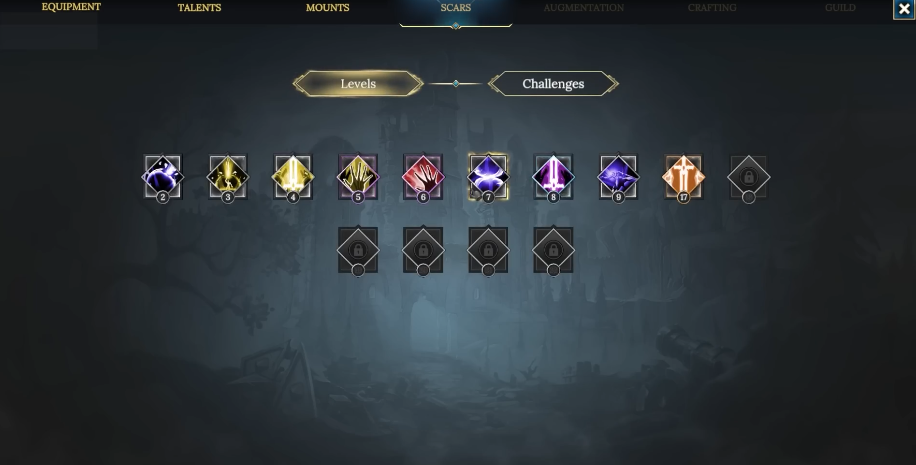The width and height of the screenshot is (916, 465).
Task: Select the level 5 yellow hand scar
Action: [358, 177]
